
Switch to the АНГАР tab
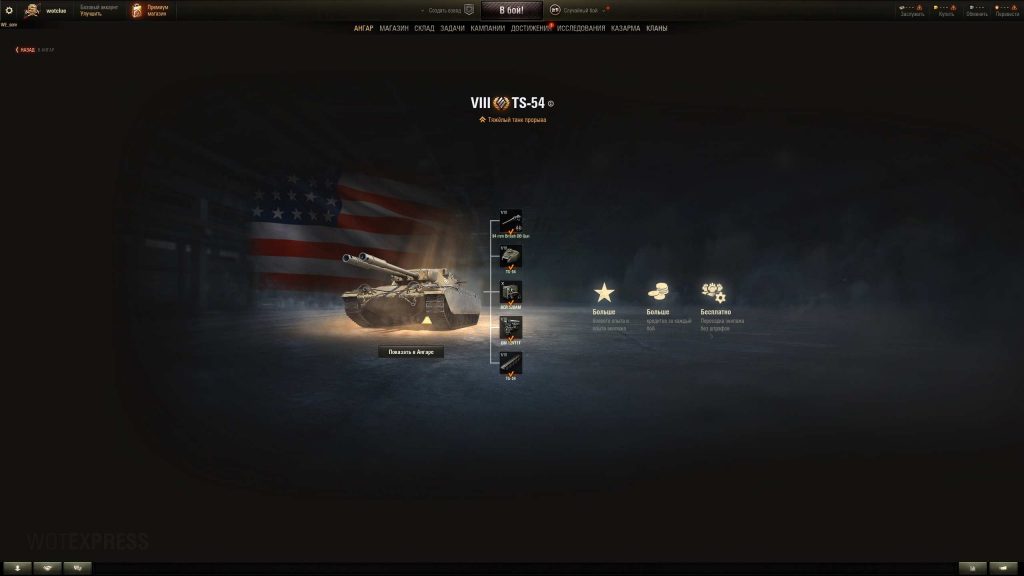point(363,28)
